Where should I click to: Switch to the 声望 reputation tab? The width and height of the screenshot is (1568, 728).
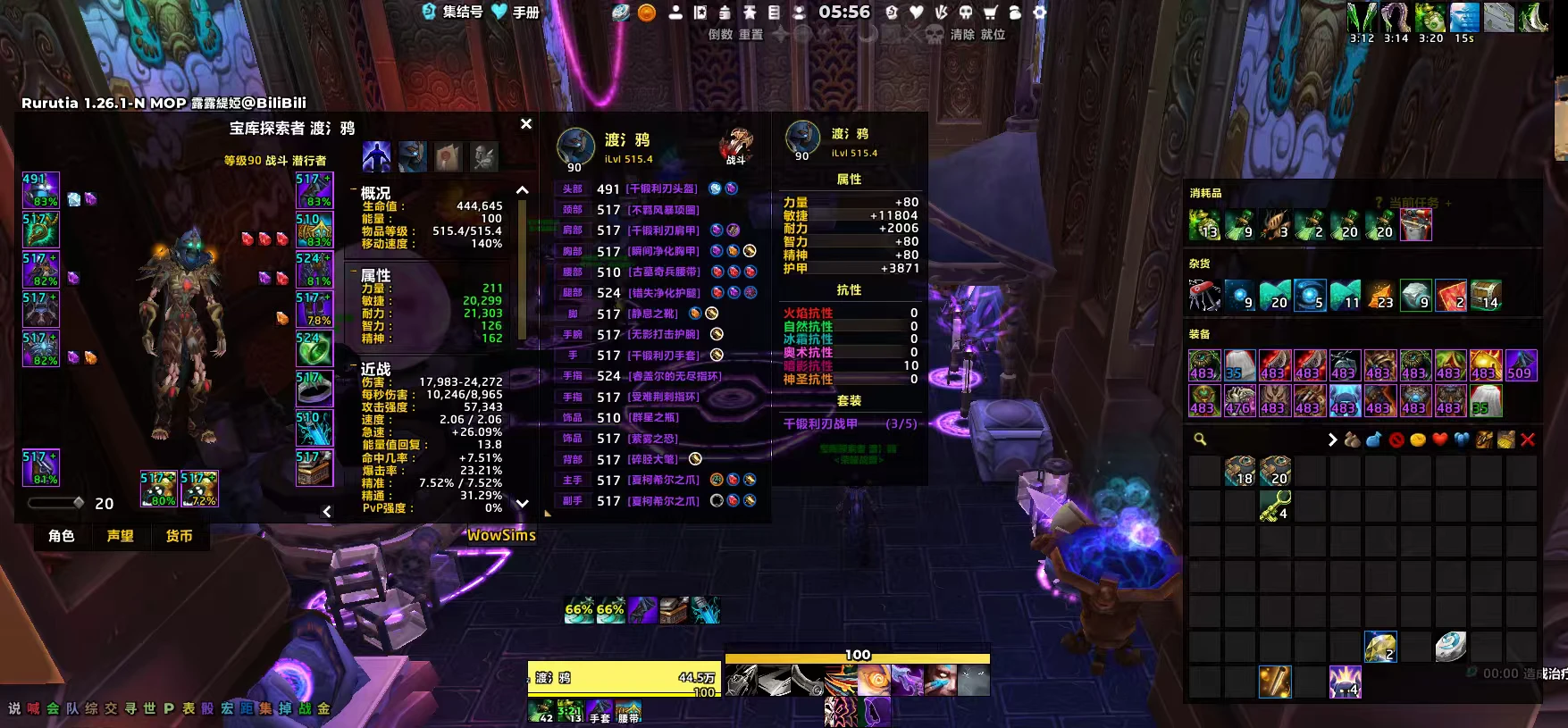[x=121, y=536]
